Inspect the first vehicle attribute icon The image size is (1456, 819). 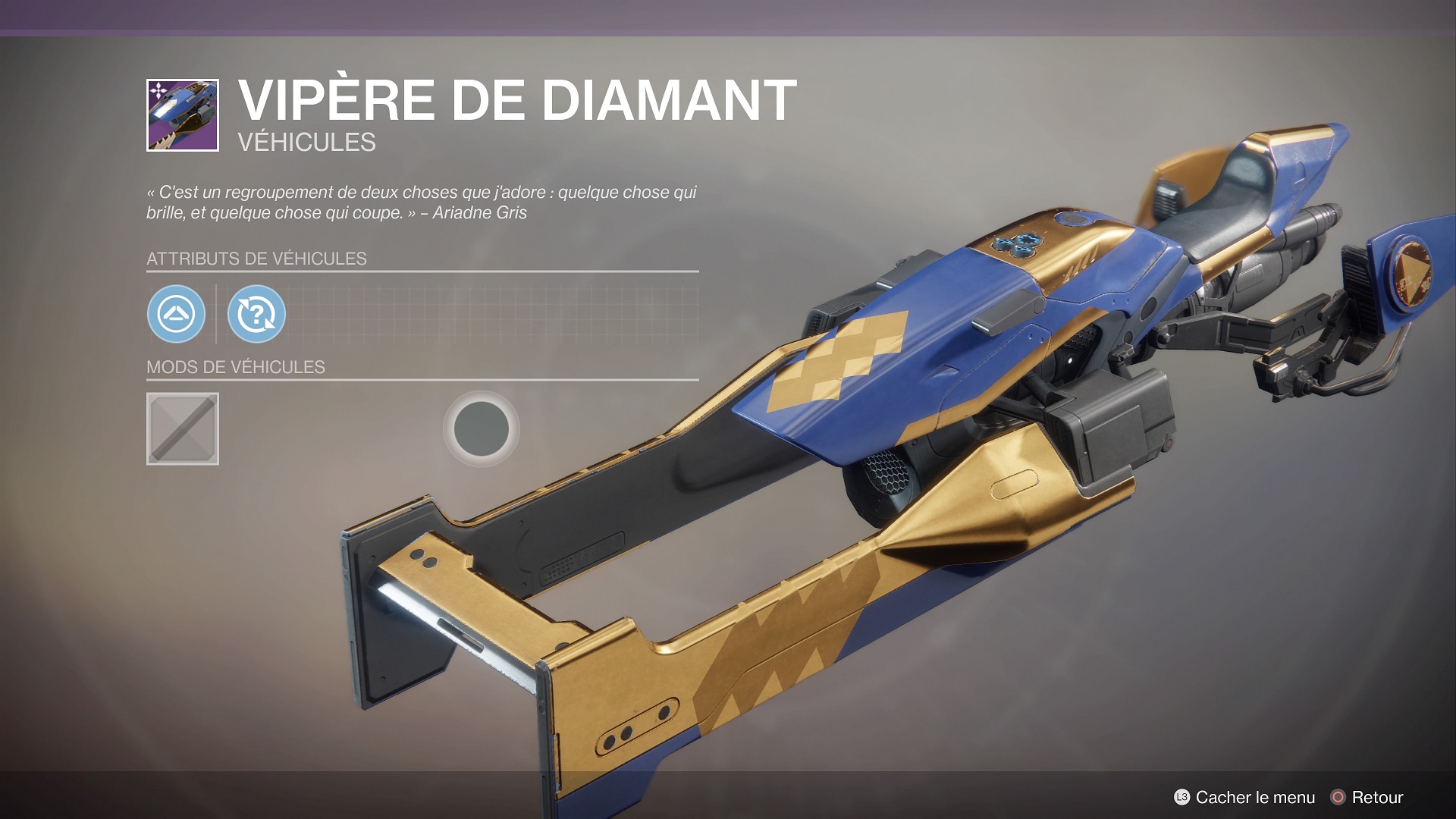coord(176,314)
